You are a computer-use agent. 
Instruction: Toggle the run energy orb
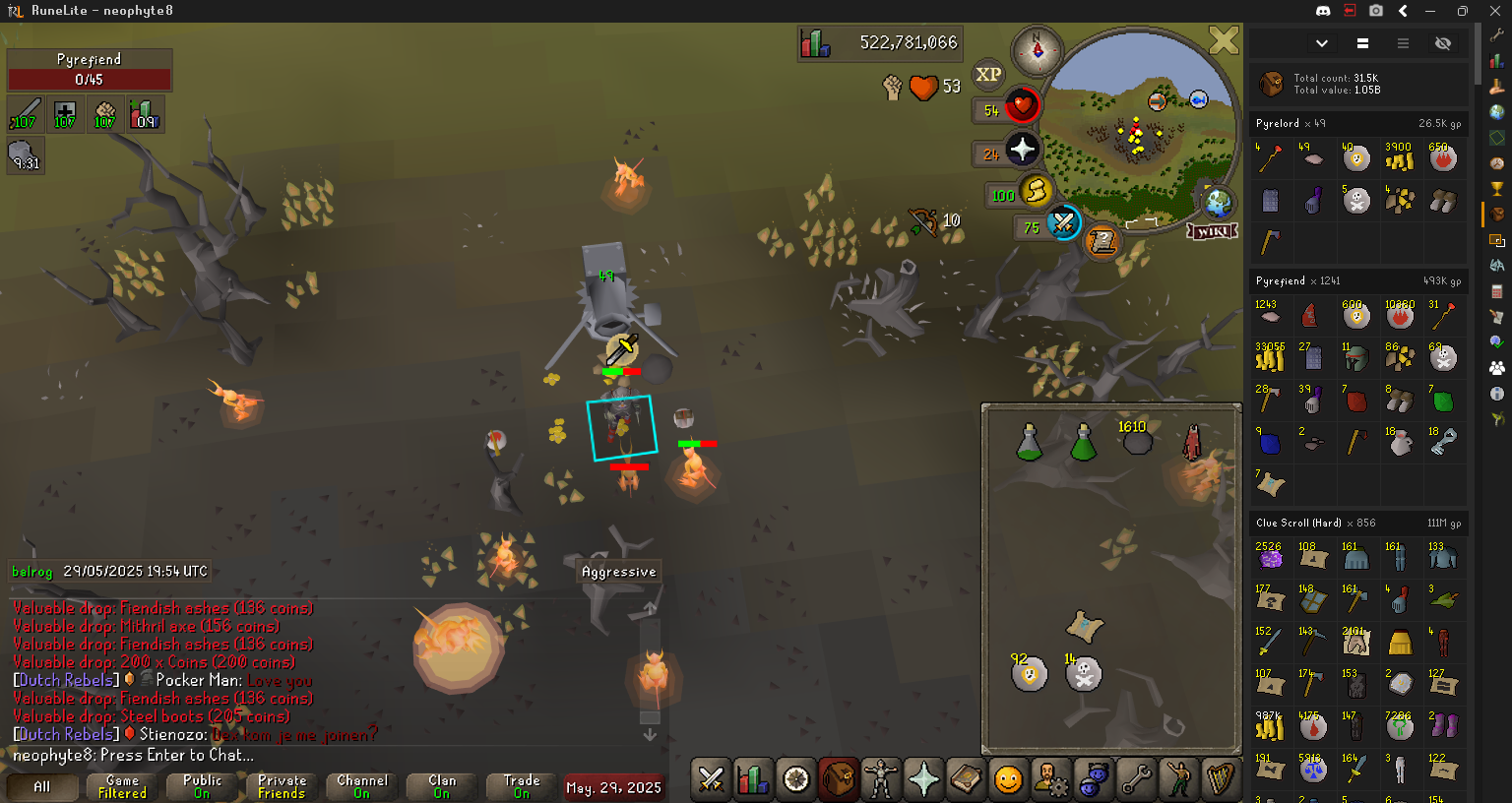point(1036,191)
